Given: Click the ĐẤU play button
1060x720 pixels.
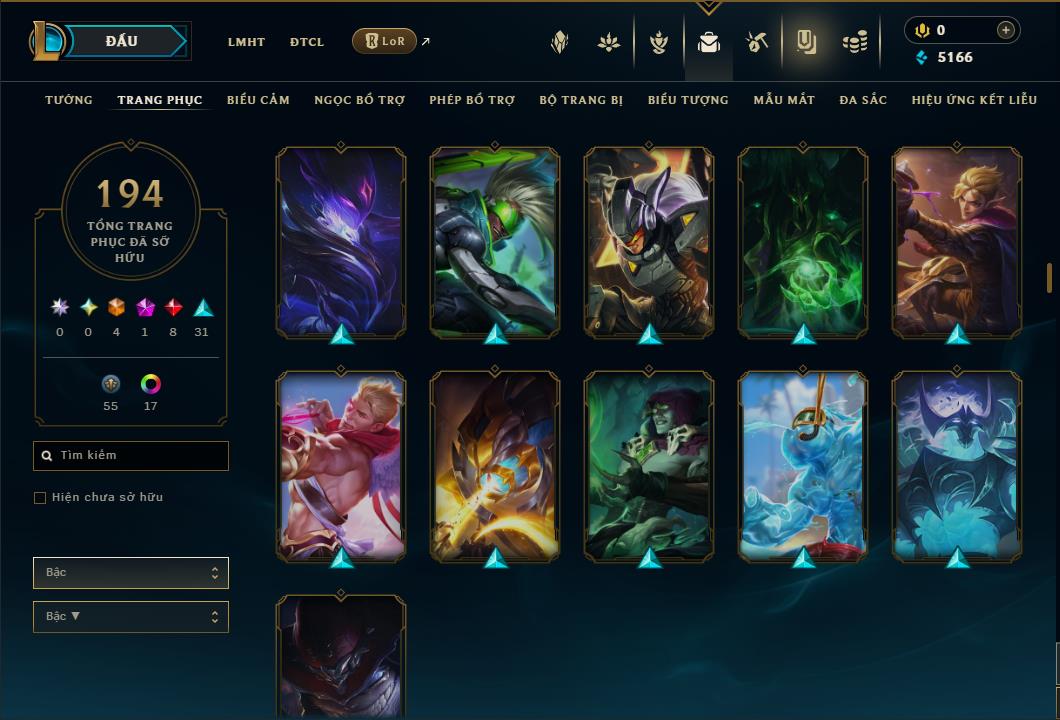Looking at the screenshot, I should (122, 41).
